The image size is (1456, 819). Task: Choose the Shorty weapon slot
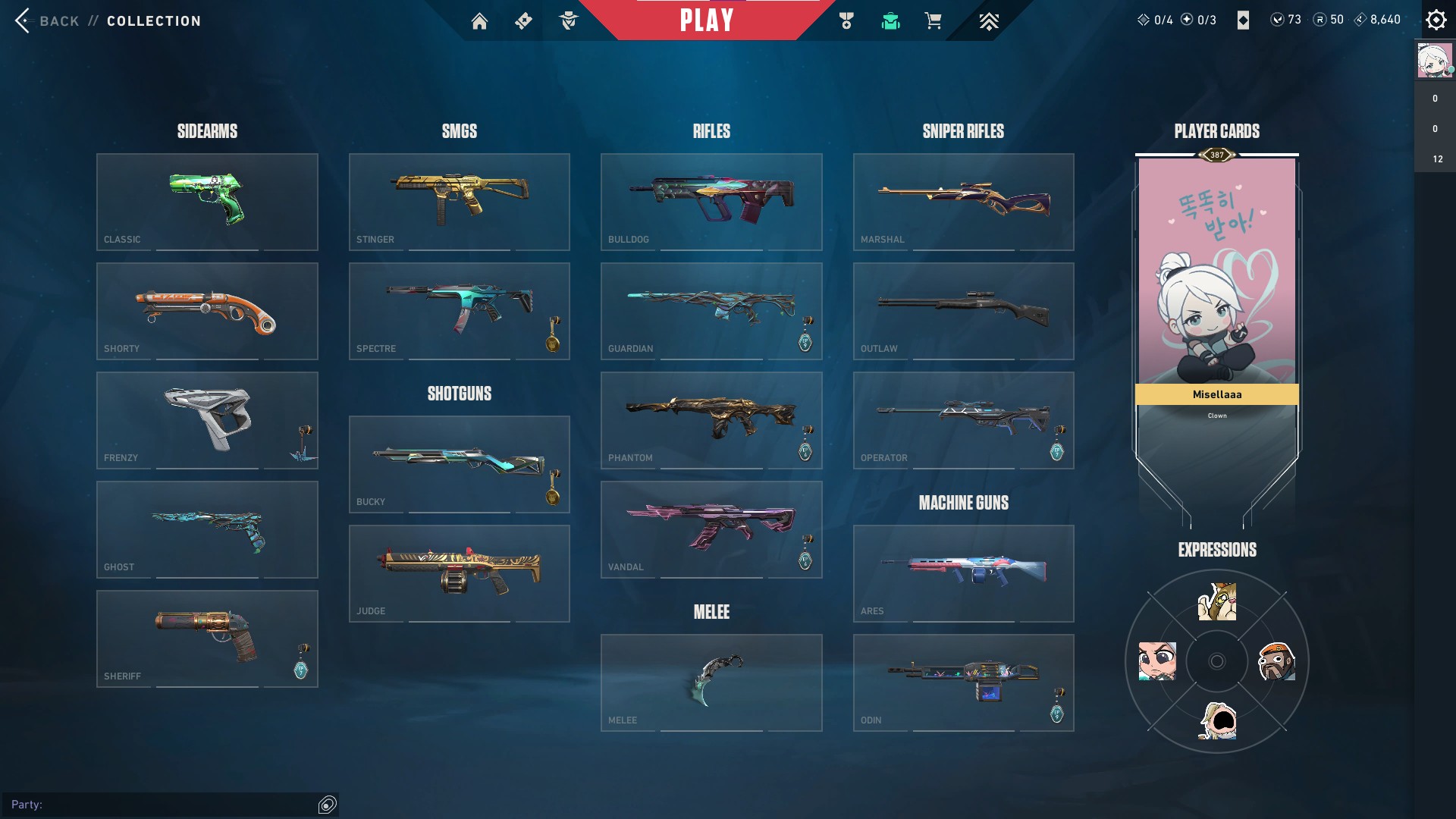207,311
